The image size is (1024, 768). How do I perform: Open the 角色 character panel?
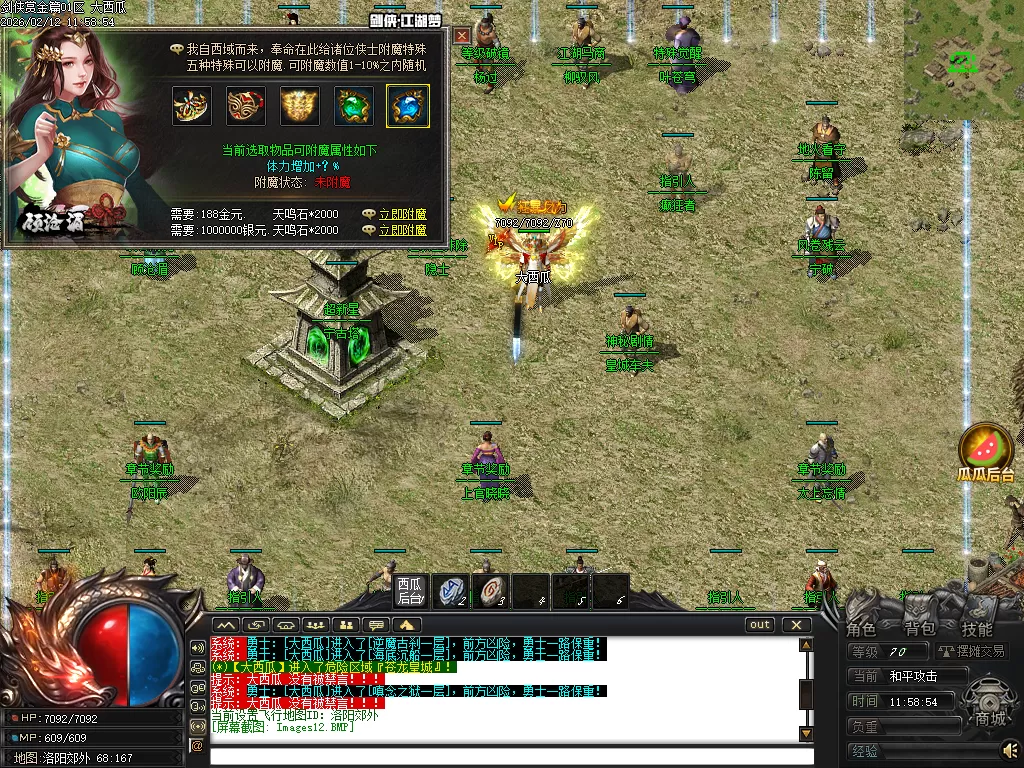[x=861, y=629]
